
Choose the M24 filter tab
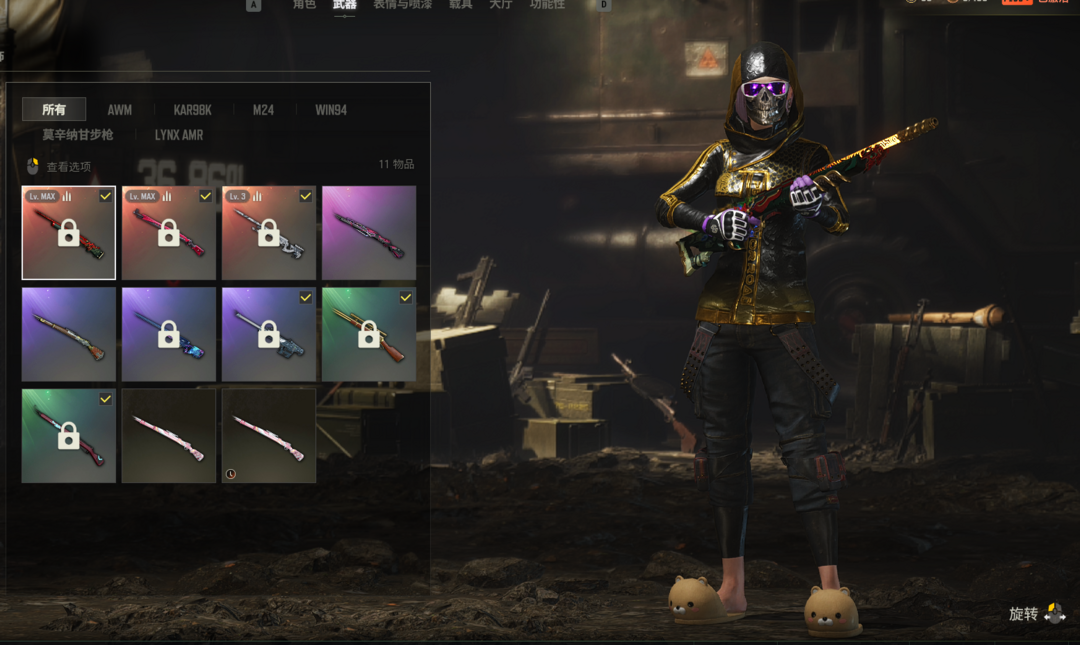click(263, 110)
